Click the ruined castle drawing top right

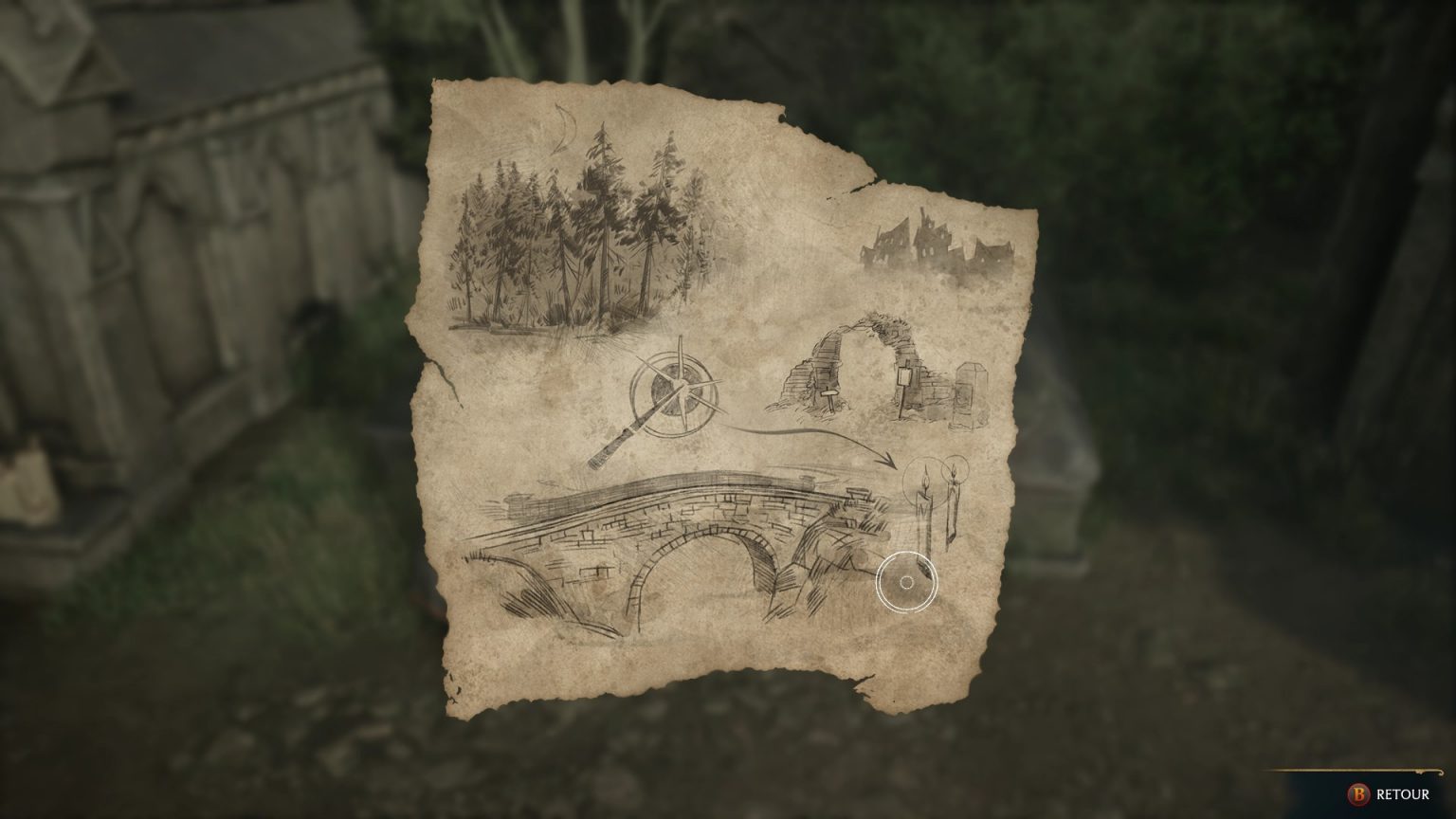(x=934, y=237)
